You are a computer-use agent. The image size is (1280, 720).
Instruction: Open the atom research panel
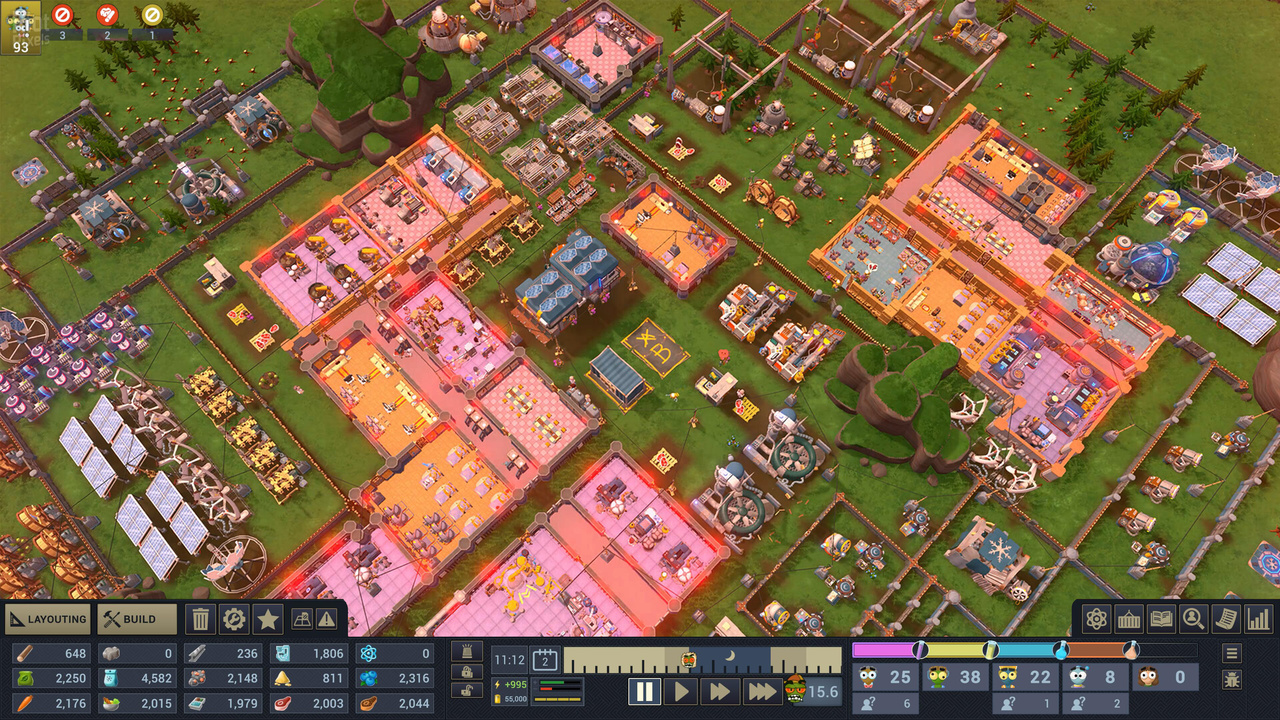(x=1097, y=619)
